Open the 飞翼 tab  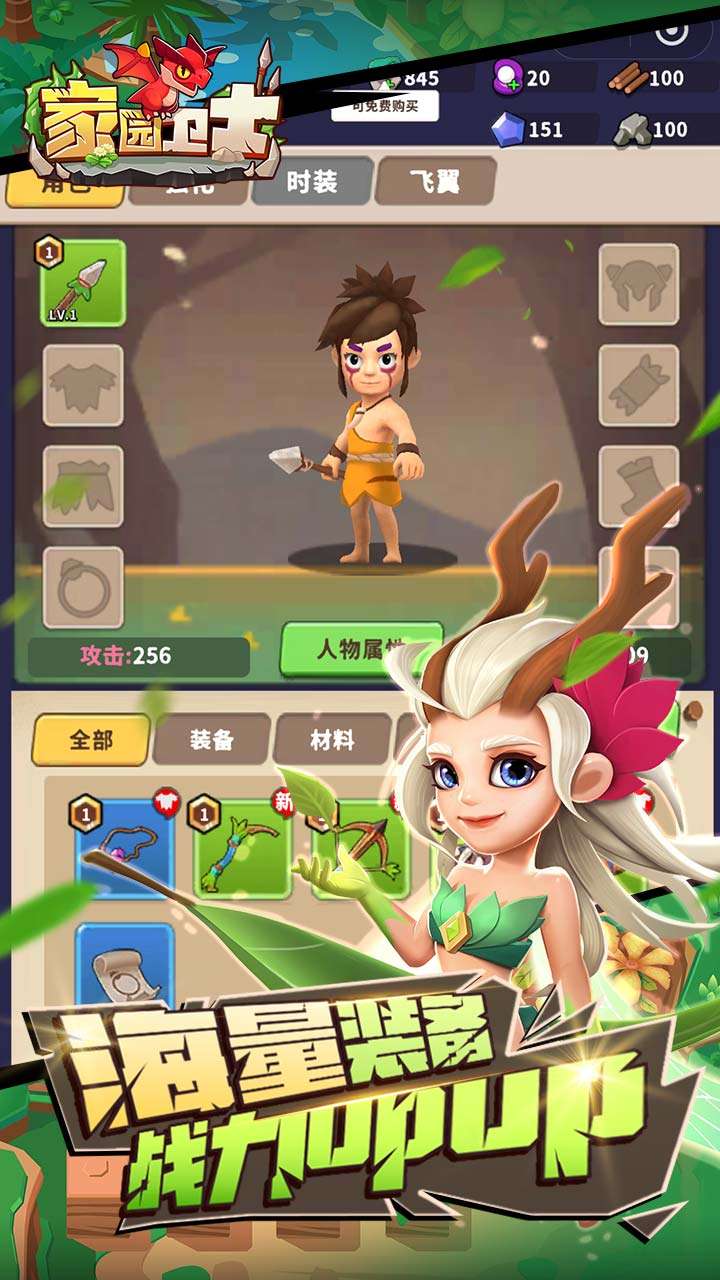(x=435, y=182)
